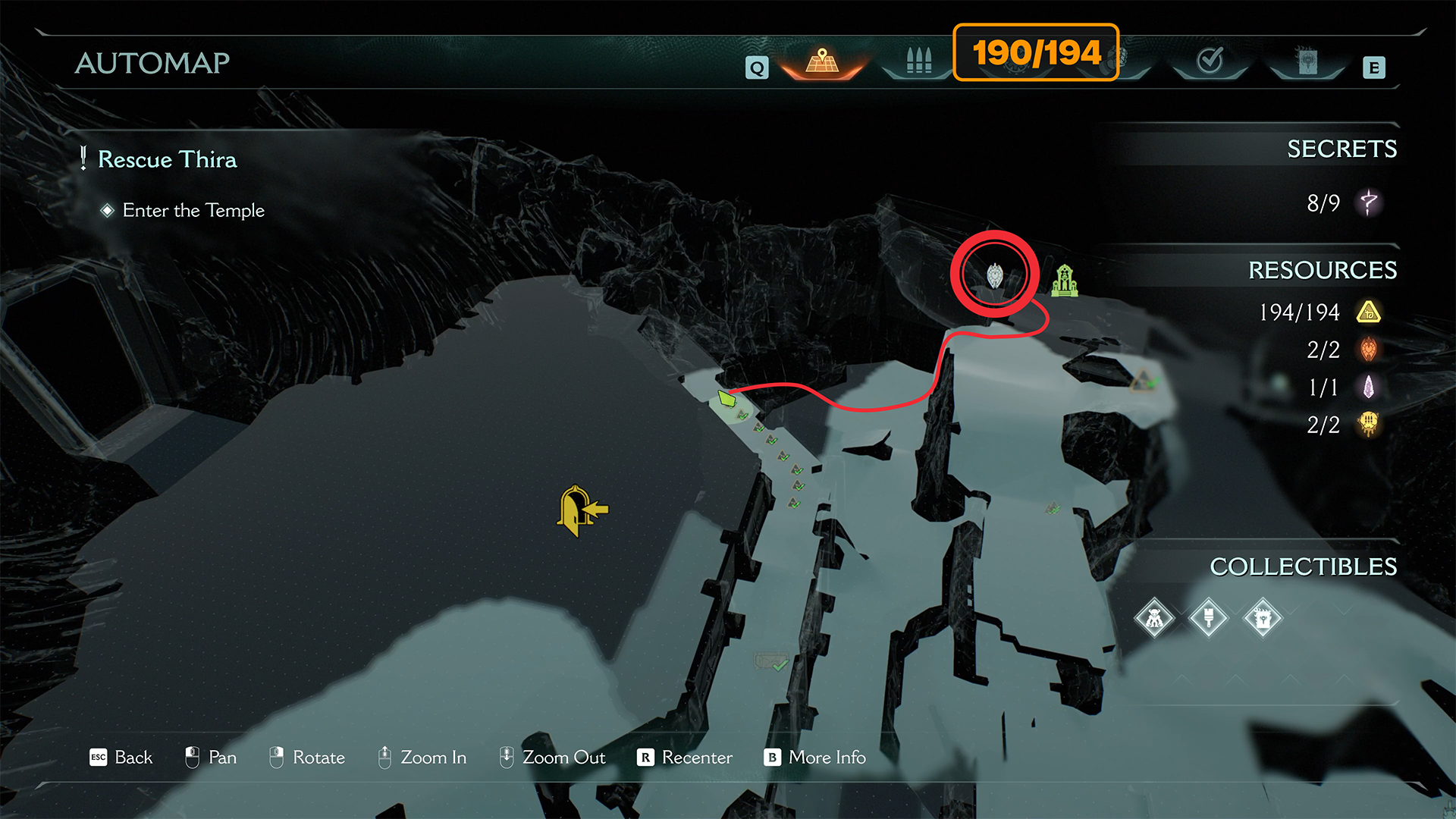
Task: Open the Arsenal tab with bullets icon
Action: (x=918, y=61)
